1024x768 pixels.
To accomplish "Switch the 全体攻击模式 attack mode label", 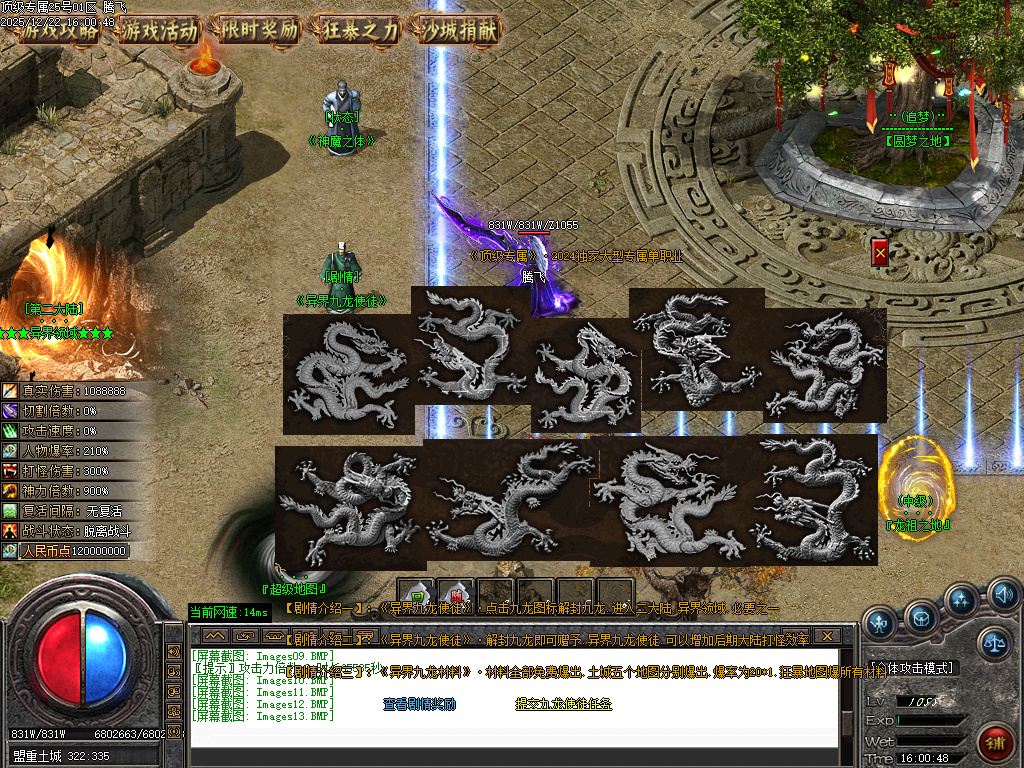I will [x=912, y=668].
